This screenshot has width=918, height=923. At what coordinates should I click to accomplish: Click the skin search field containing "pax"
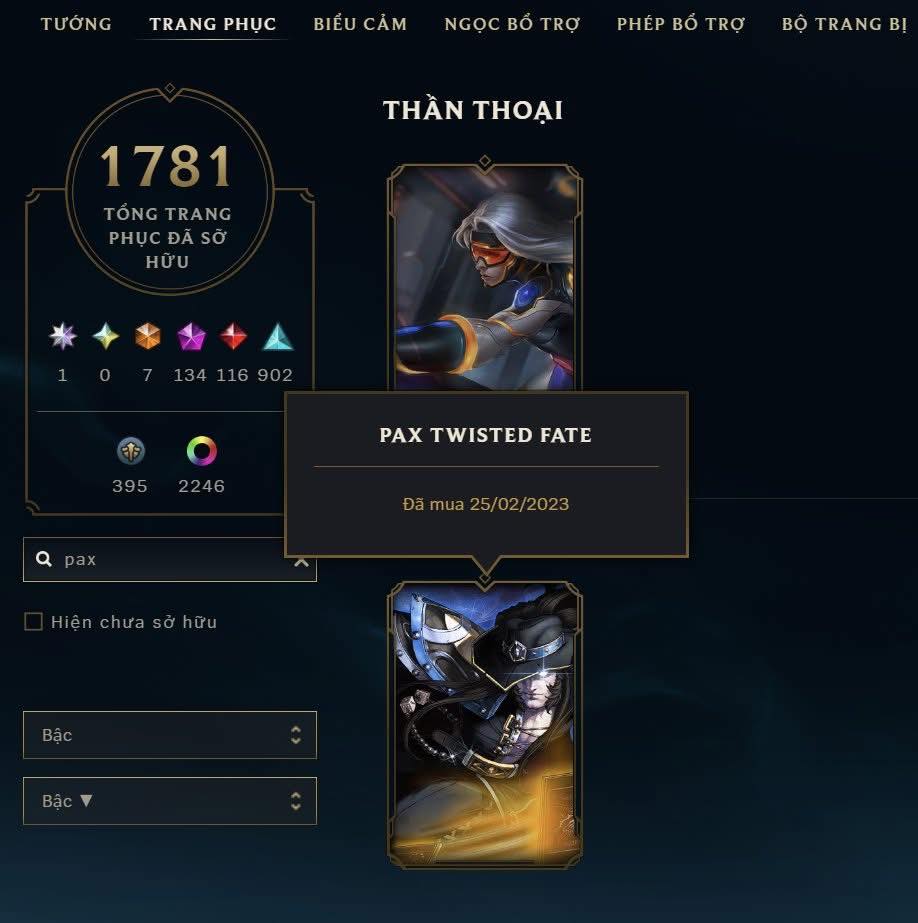160,560
